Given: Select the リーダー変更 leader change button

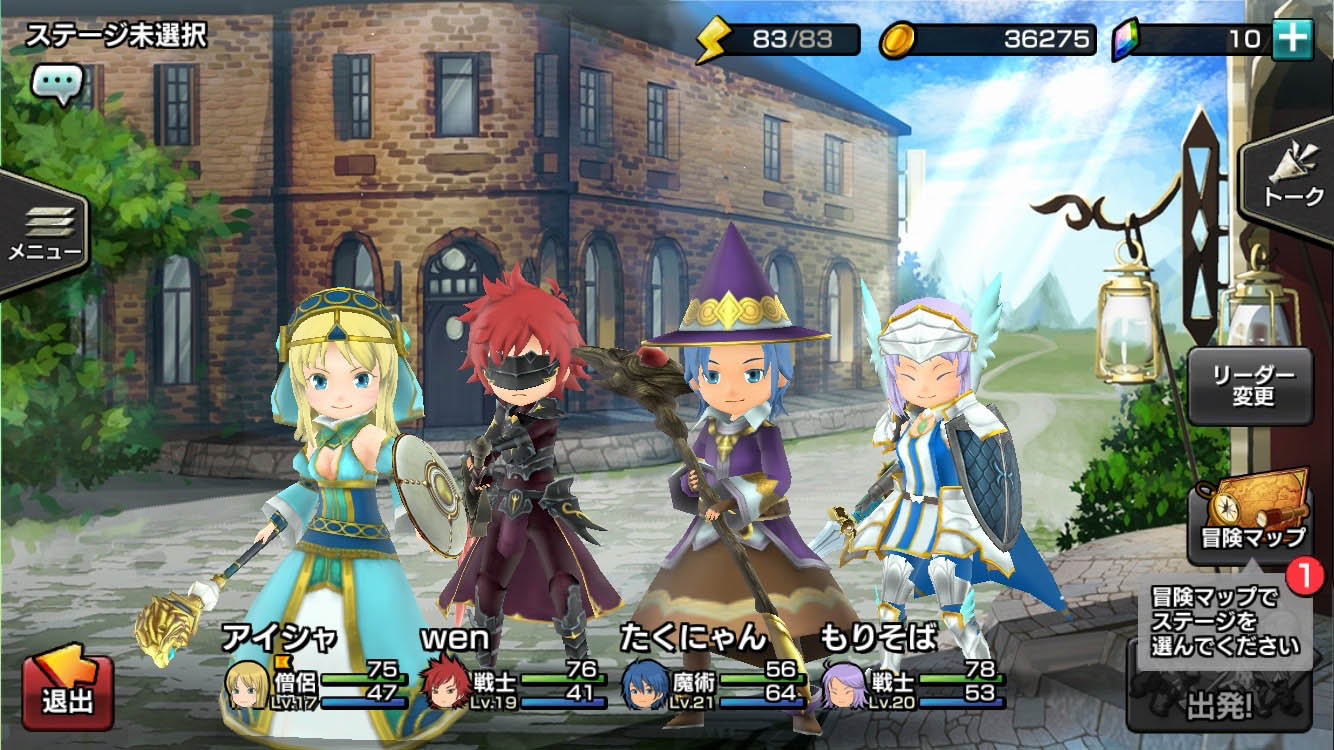Looking at the screenshot, I should [x=1250, y=386].
